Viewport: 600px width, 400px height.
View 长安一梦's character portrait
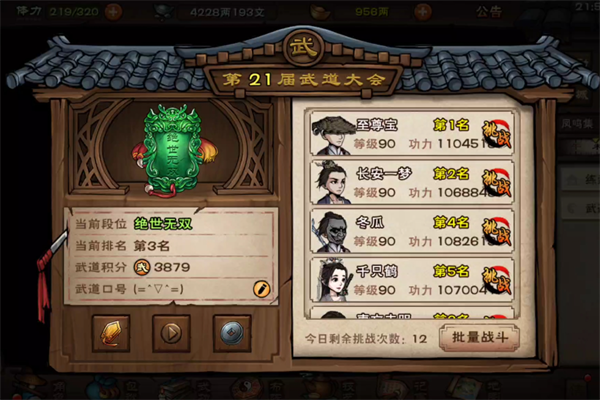[x=329, y=183]
